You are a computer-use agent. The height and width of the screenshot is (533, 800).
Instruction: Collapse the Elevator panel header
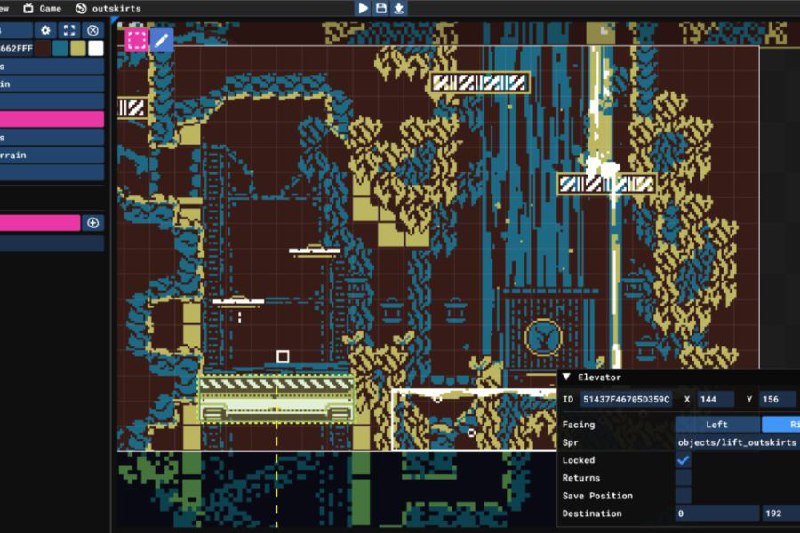(566, 377)
